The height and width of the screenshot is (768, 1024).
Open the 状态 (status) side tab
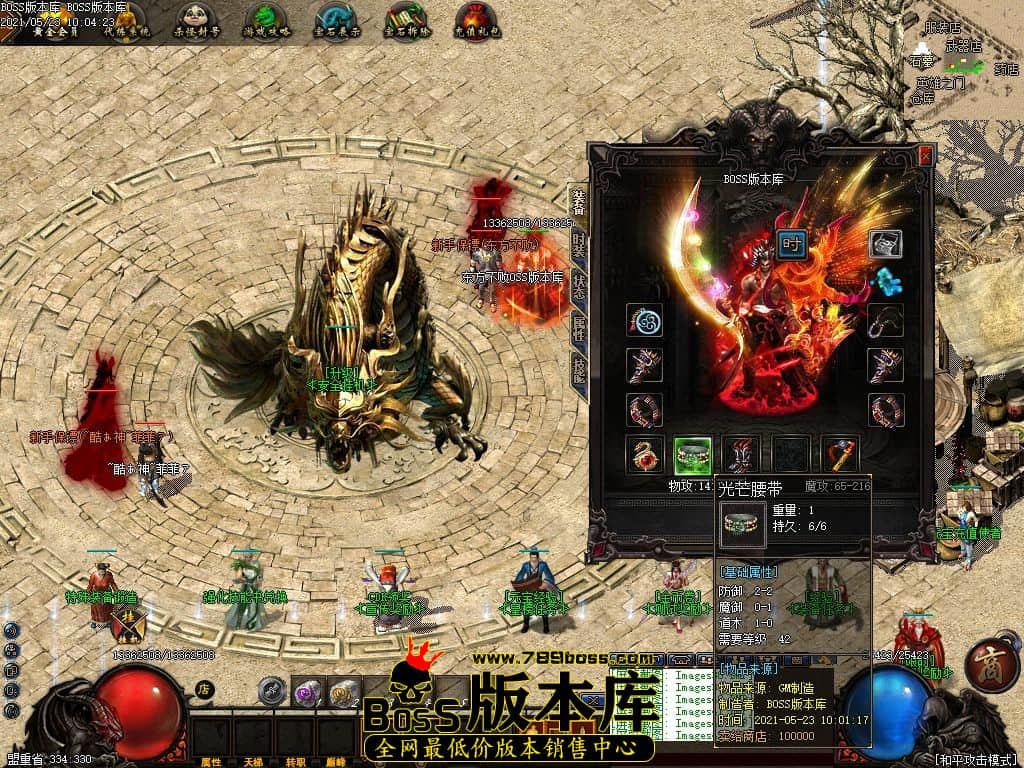579,283
